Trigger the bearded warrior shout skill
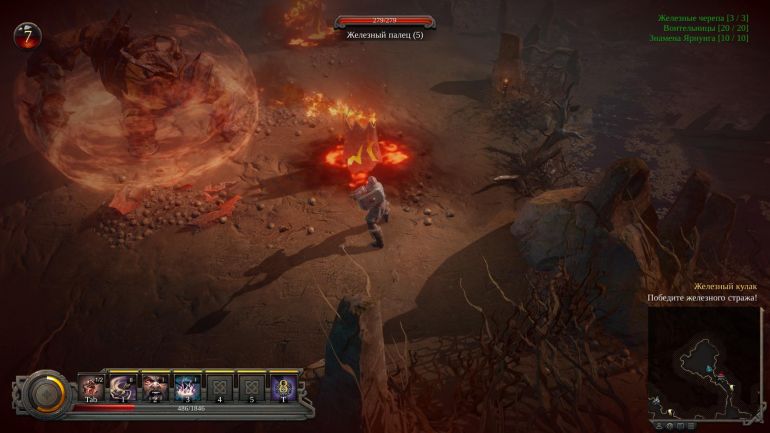The height and width of the screenshot is (433, 770). [155, 386]
